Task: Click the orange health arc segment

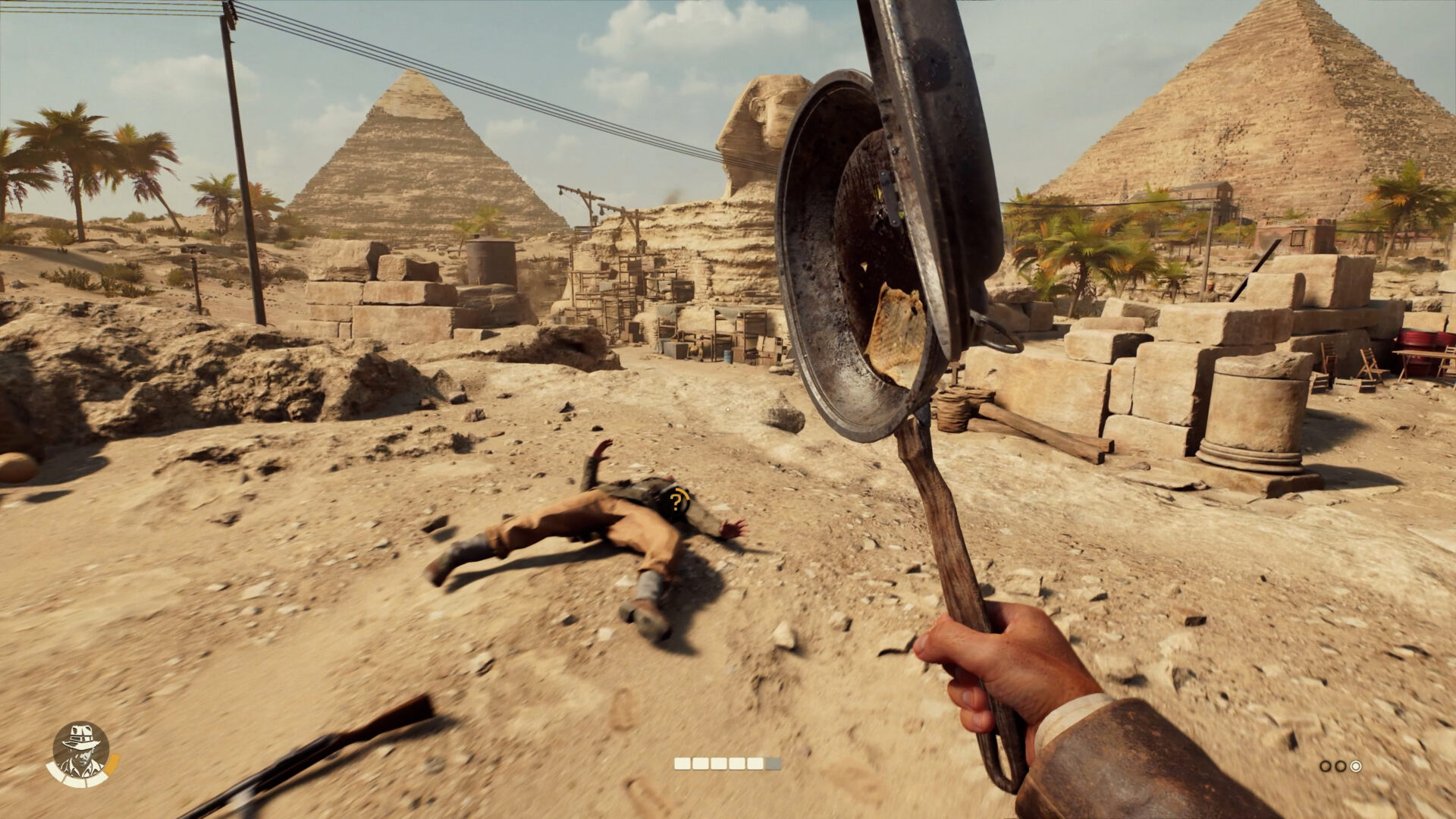Action: coord(113,764)
